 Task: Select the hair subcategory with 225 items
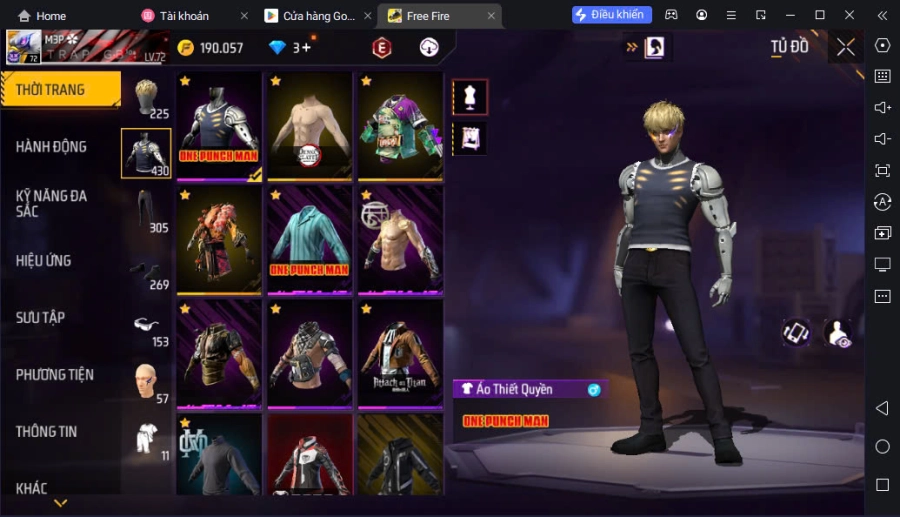click(x=147, y=98)
